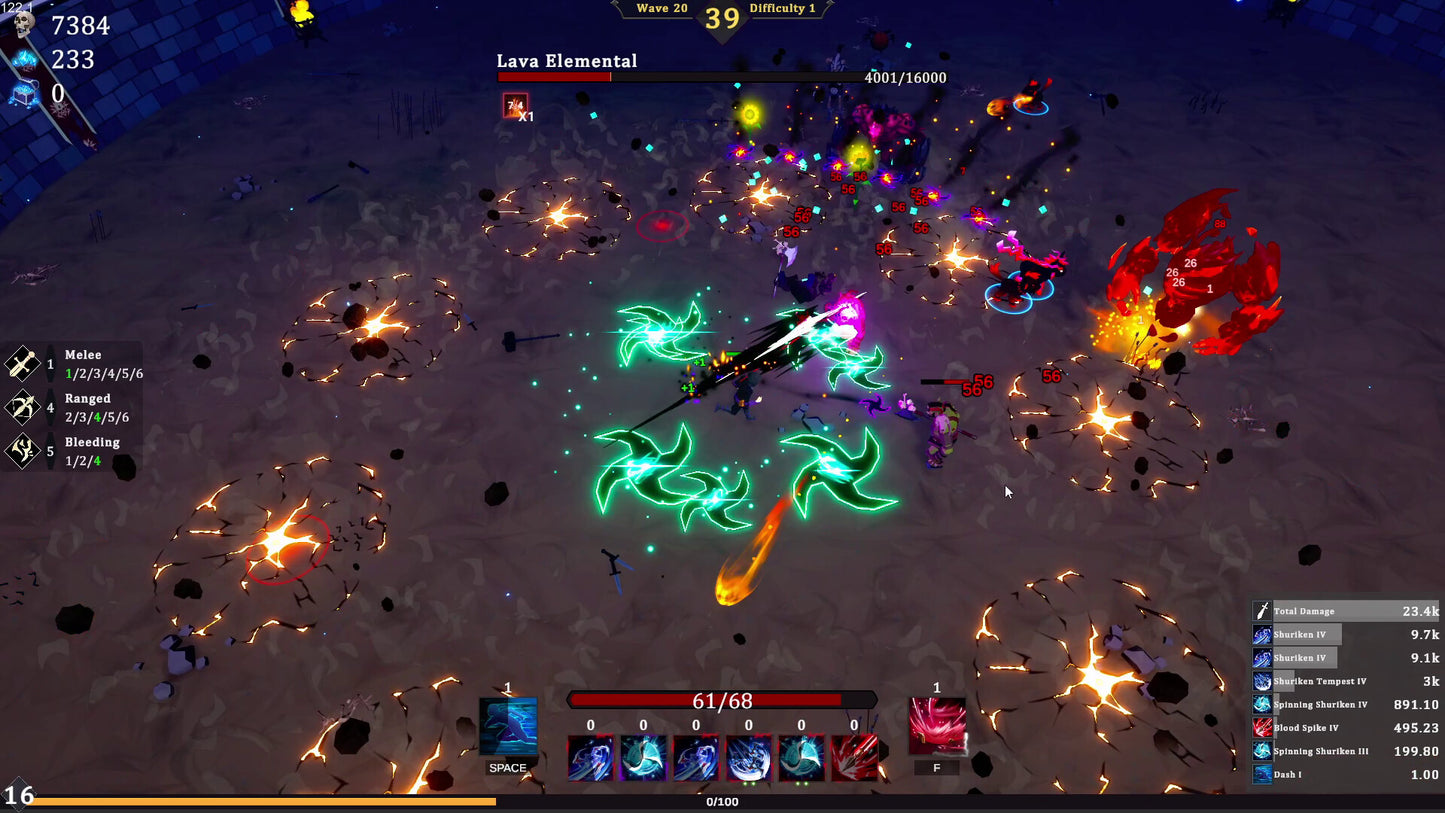Activate the Dash ability icon above SPACE
This screenshot has width=1445, height=813.
coord(508,727)
